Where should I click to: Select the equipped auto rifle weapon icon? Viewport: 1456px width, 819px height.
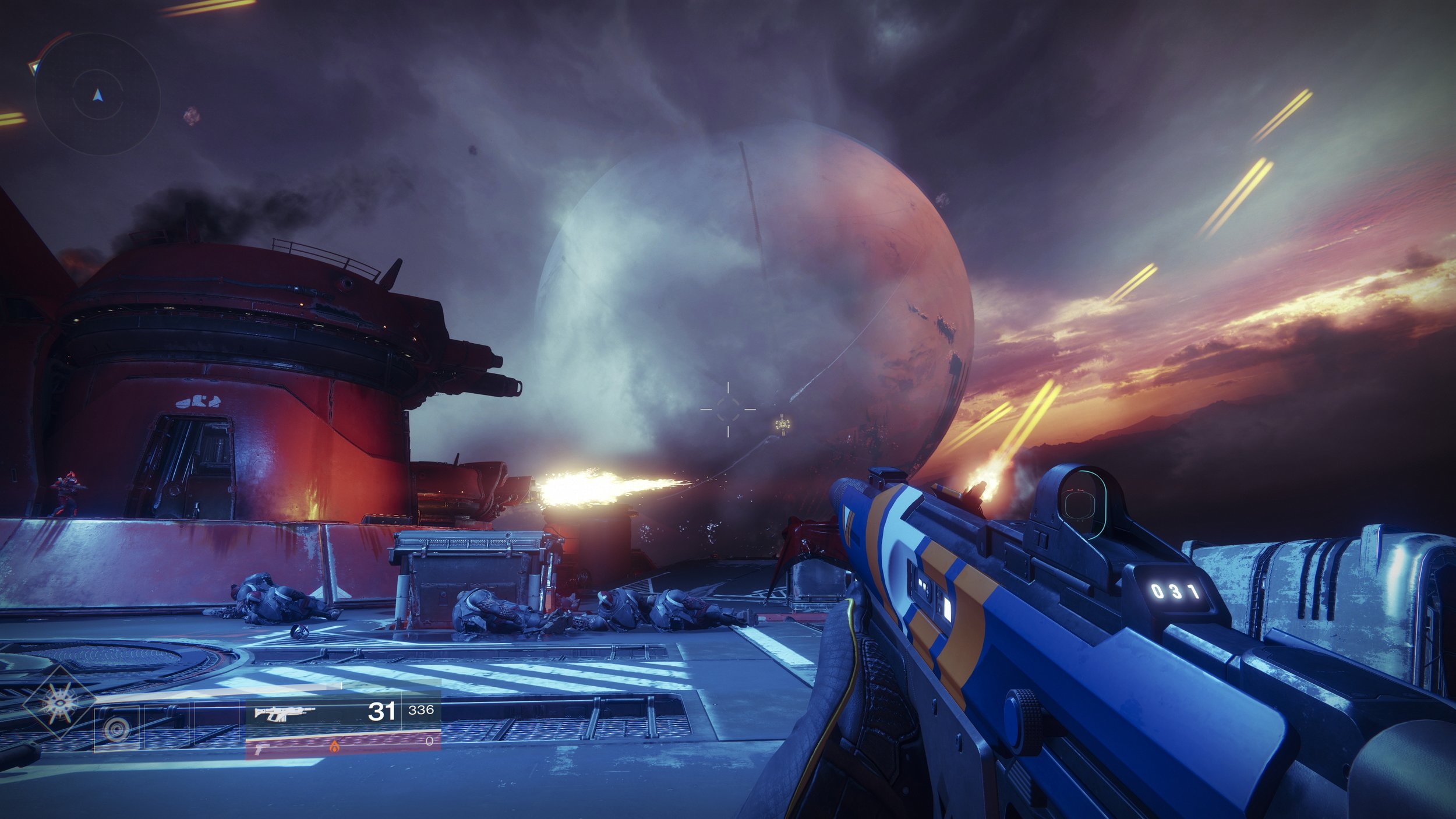coord(285,712)
